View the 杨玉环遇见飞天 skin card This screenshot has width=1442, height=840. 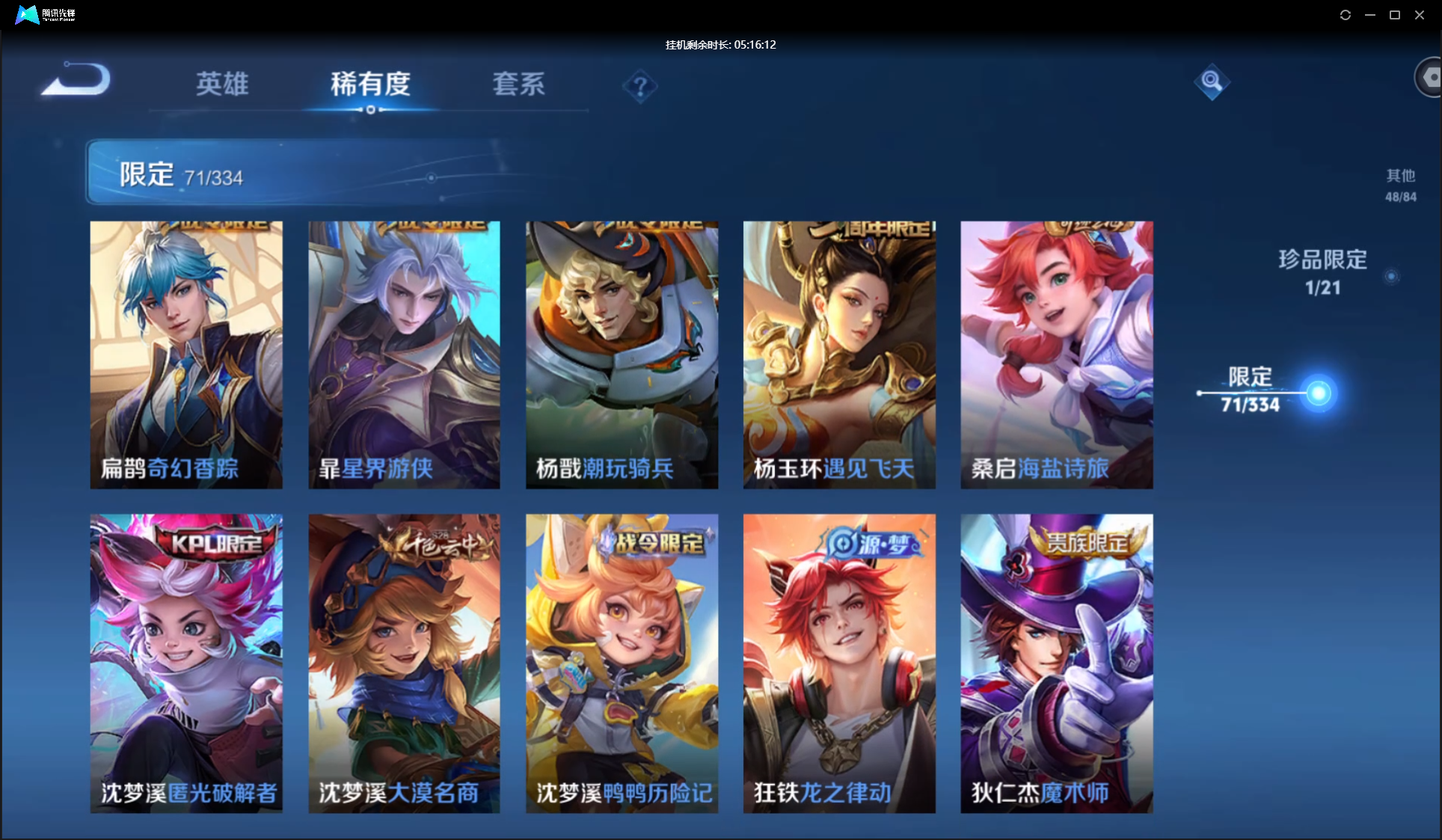pyautogui.click(x=839, y=355)
